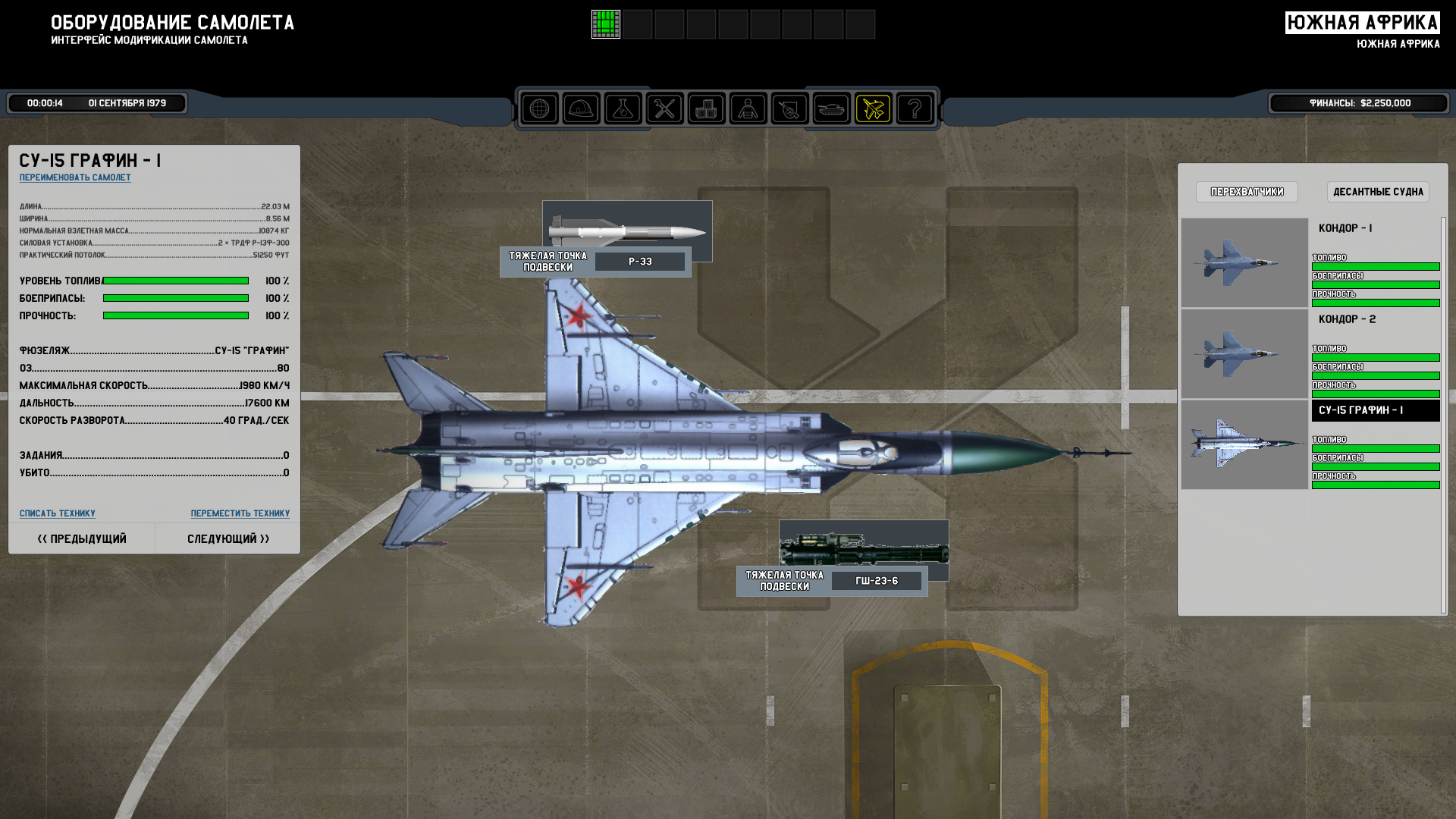Viewport: 1456px width, 819px height.
Task: Open the hard hat construction screen
Action: coord(581,109)
